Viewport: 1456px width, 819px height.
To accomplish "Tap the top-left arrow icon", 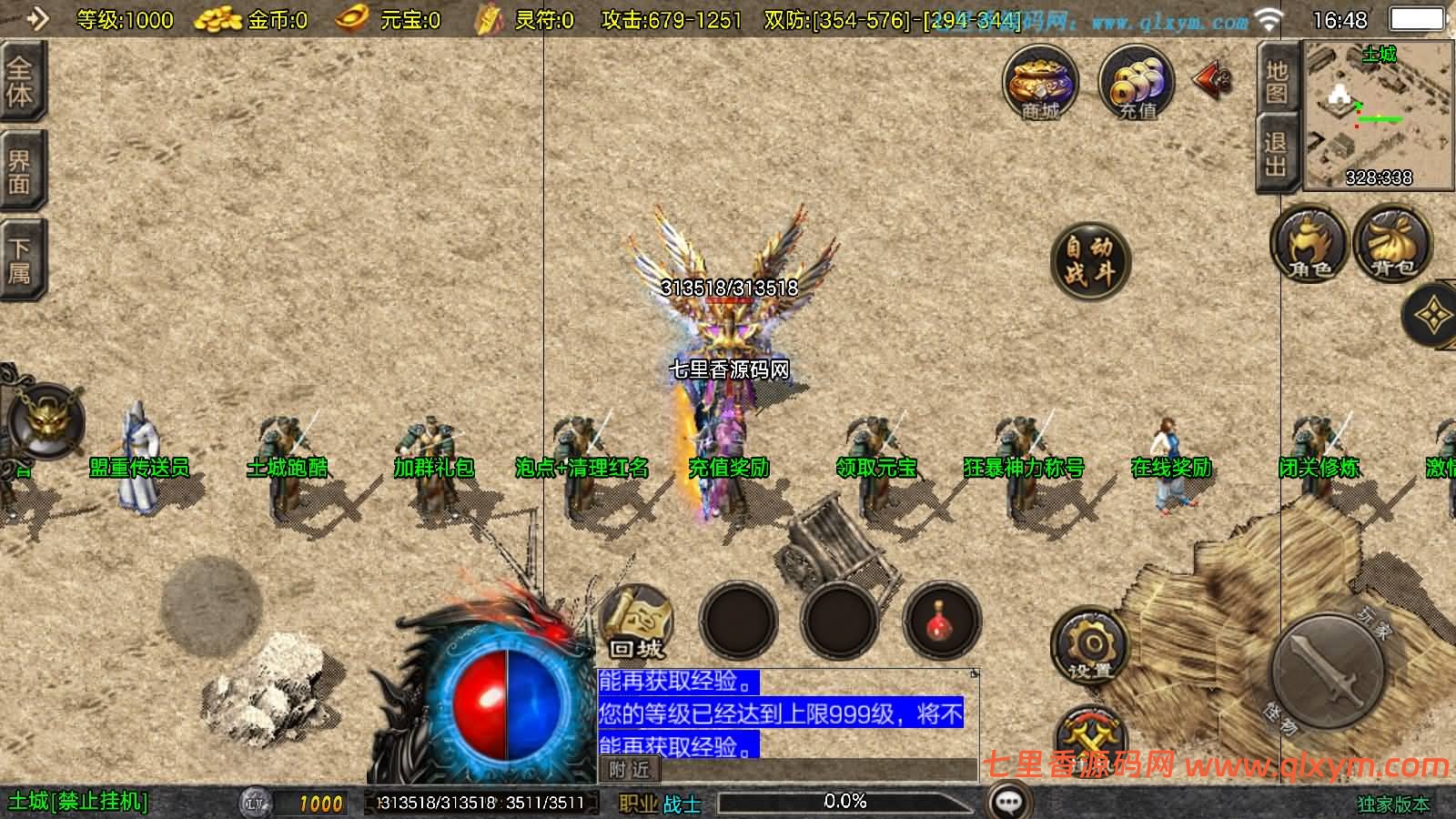I will click(x=36, y=18).
